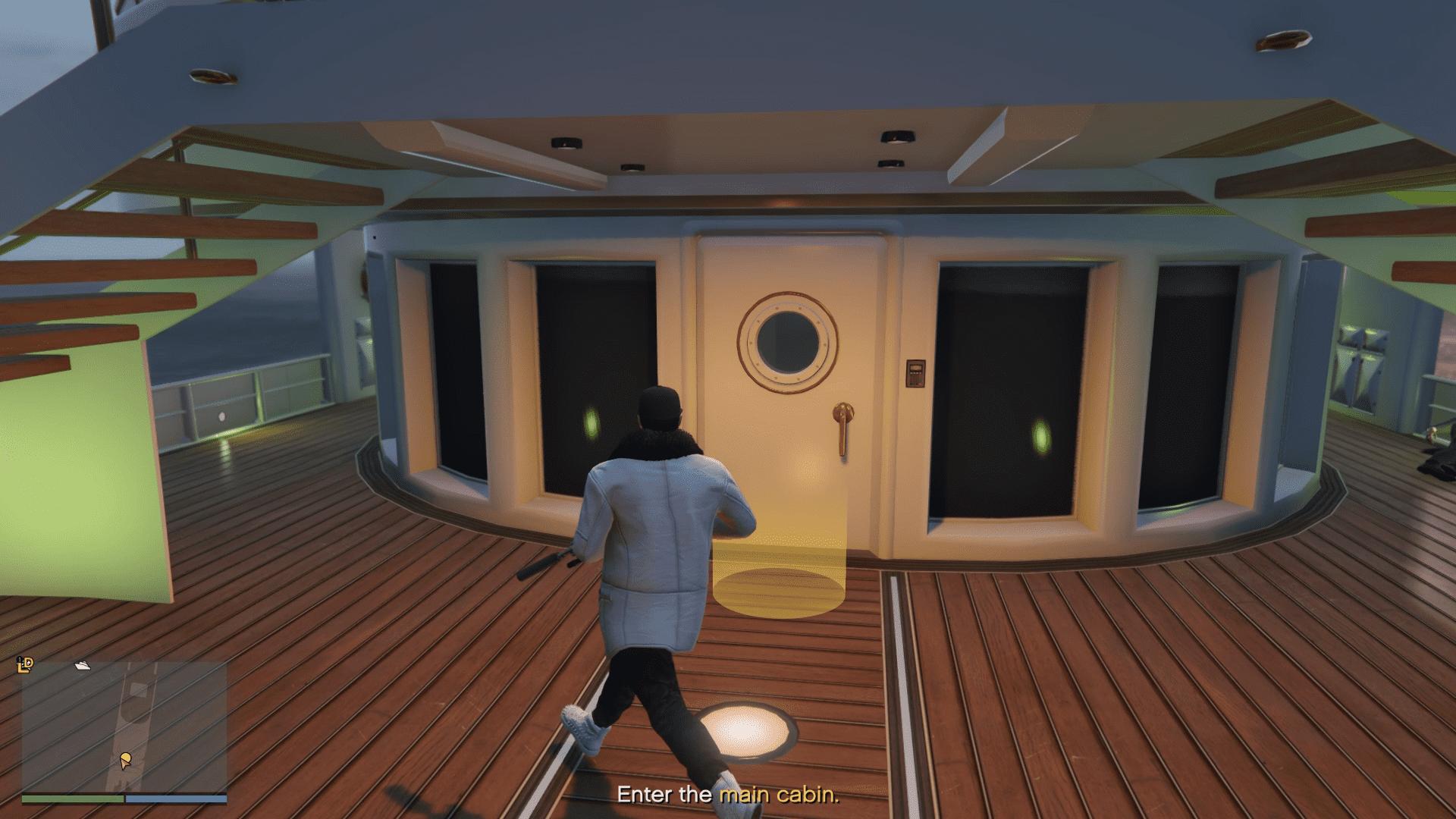Click the green health bar under the minimap
Viewport: 1456px width, 819px height.
pyautogui.click(x=72, y=799)
